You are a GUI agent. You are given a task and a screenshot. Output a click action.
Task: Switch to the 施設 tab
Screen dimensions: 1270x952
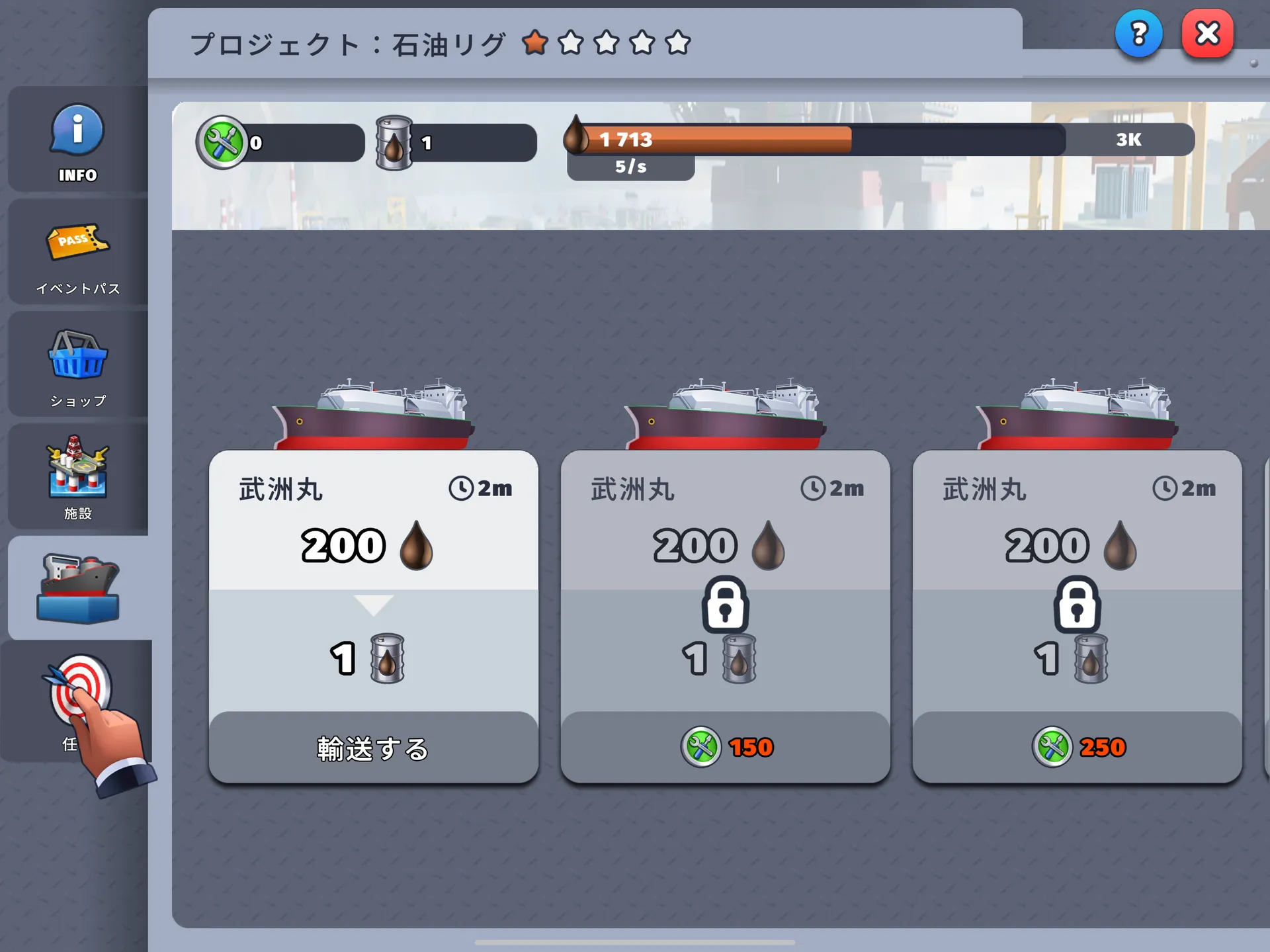click(x=77, y=478)
